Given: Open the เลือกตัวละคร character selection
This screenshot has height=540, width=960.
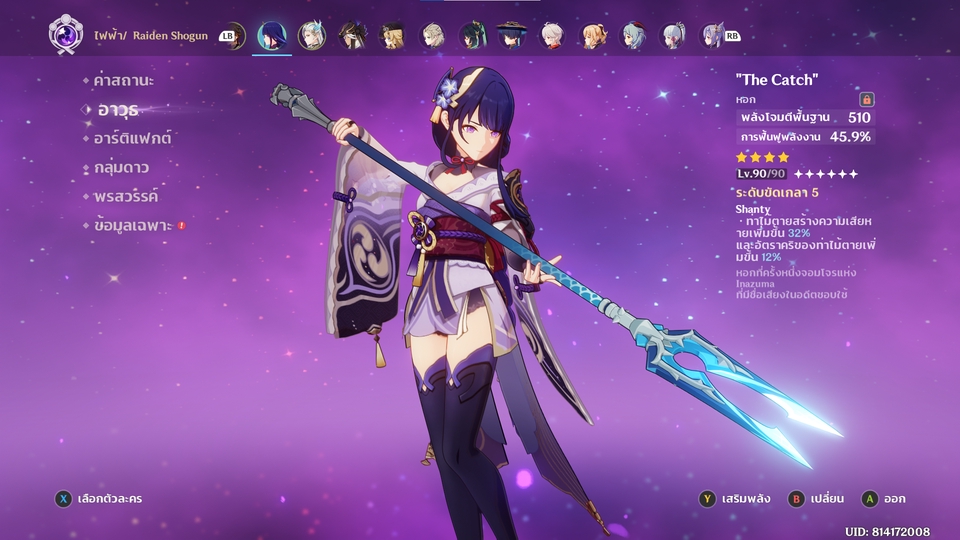Looking at the screenshot, I should pos(100,497).
